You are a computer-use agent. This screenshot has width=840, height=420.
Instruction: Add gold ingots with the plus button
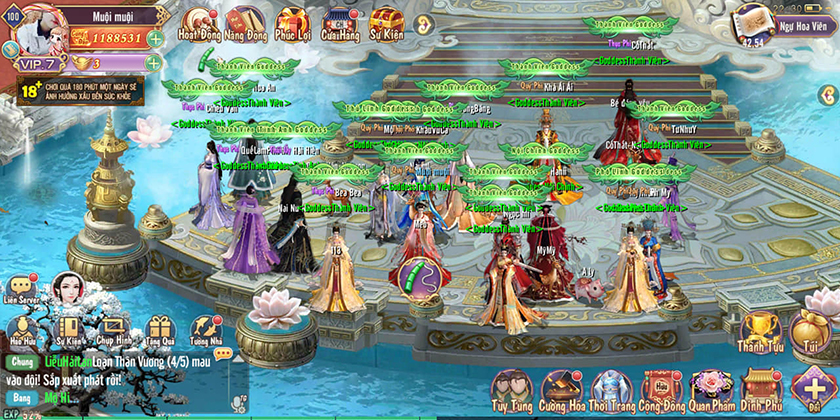pos(156,65)
